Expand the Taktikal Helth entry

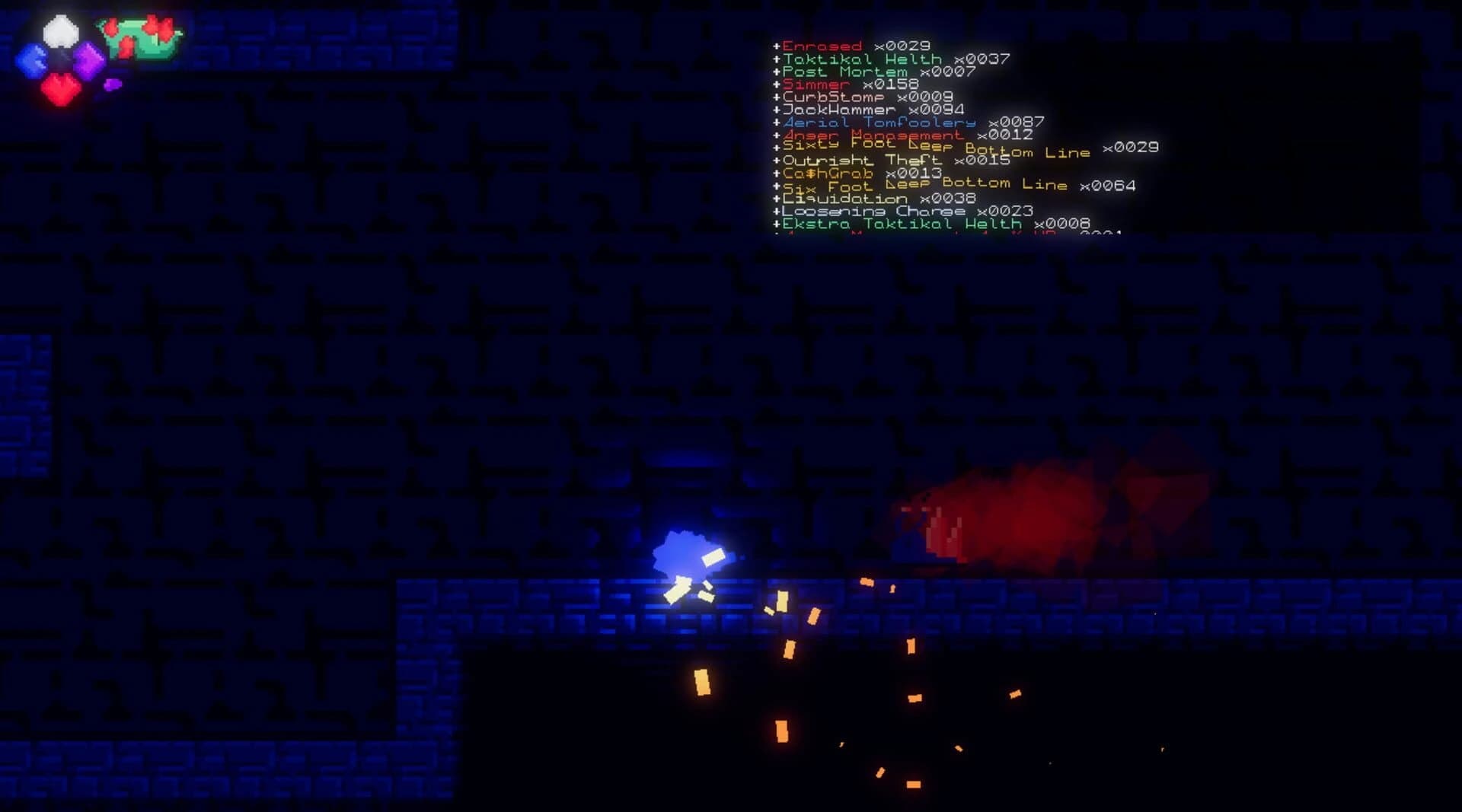click(860, 59)
